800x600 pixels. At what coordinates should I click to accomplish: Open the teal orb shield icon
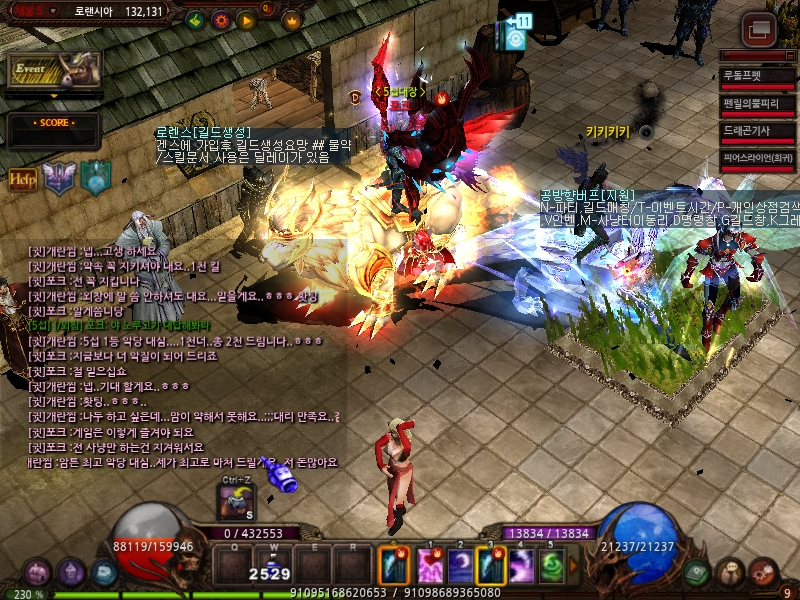[x=95, y=177]
